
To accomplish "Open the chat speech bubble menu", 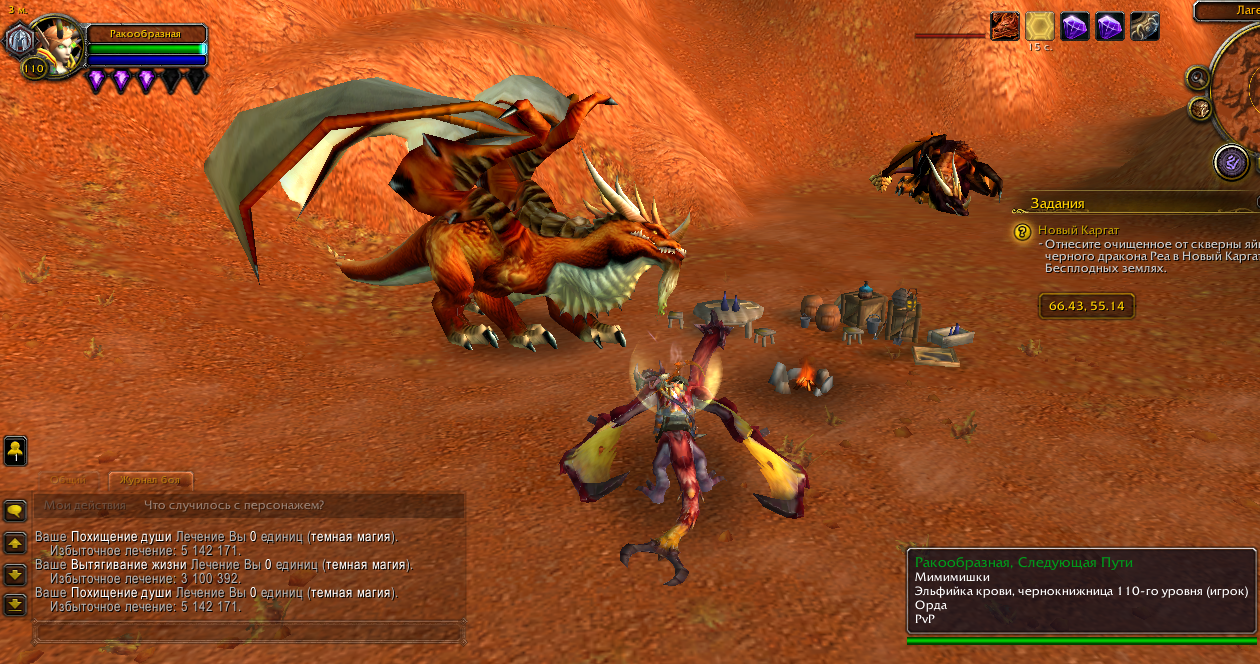I will pyautogui.click(x=15, y=511).
